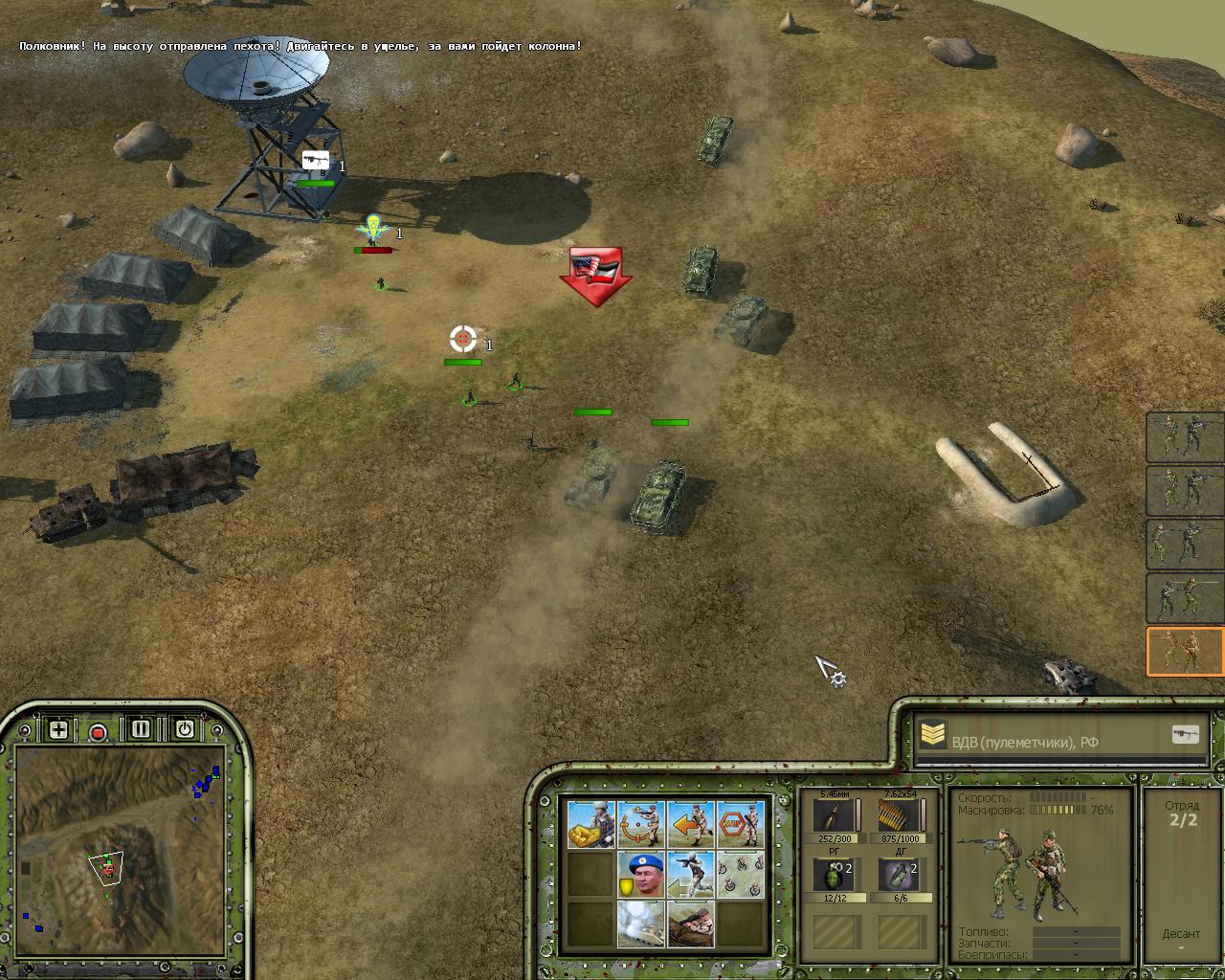1225x980 pixels.
Task: Use the smoke screen ability icon
Action: tap(640, 924)
